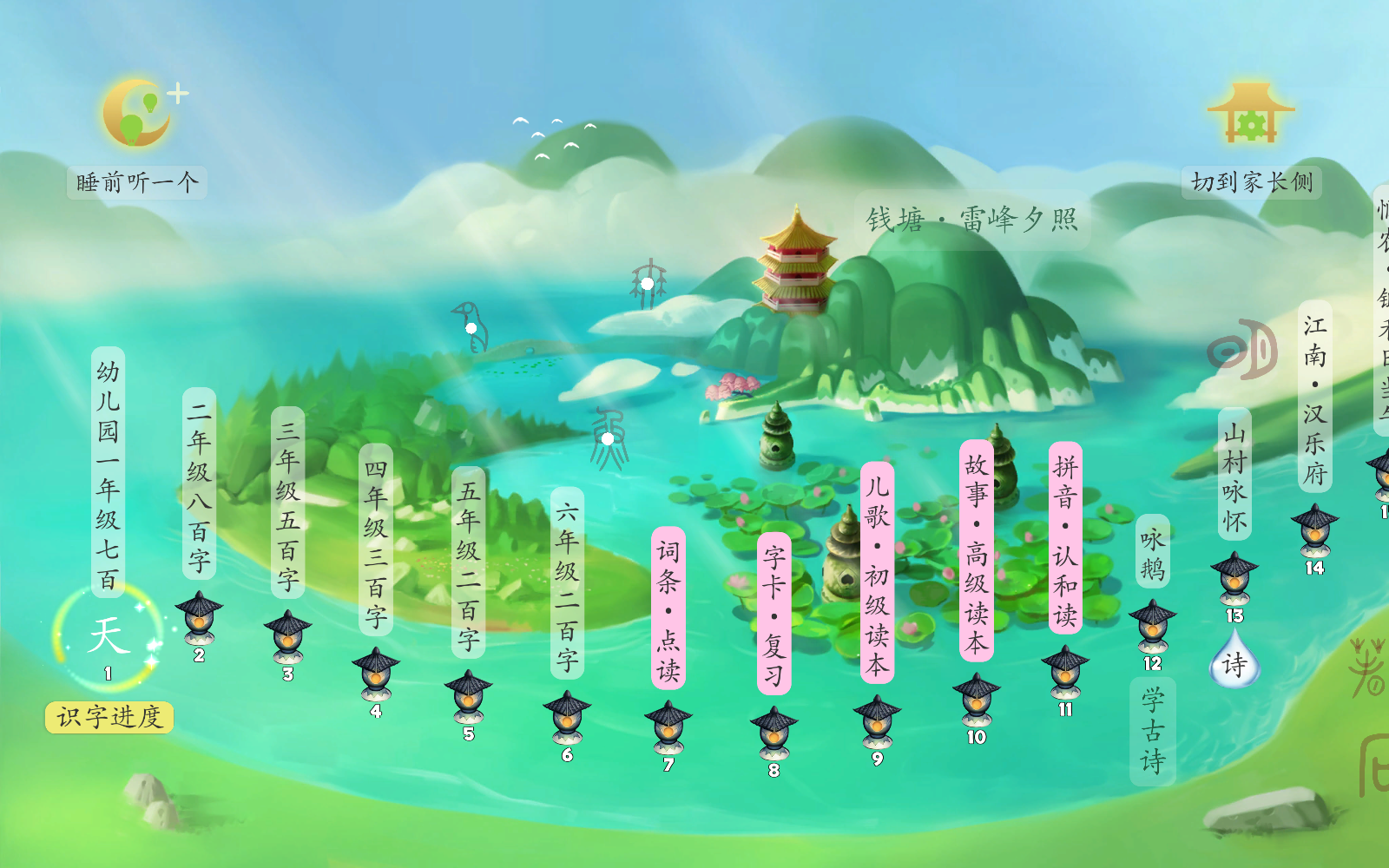Select the 字卡·复习 flashcard review
Image resolution: width=1389 pixels, height=868 pixels.
773,614
